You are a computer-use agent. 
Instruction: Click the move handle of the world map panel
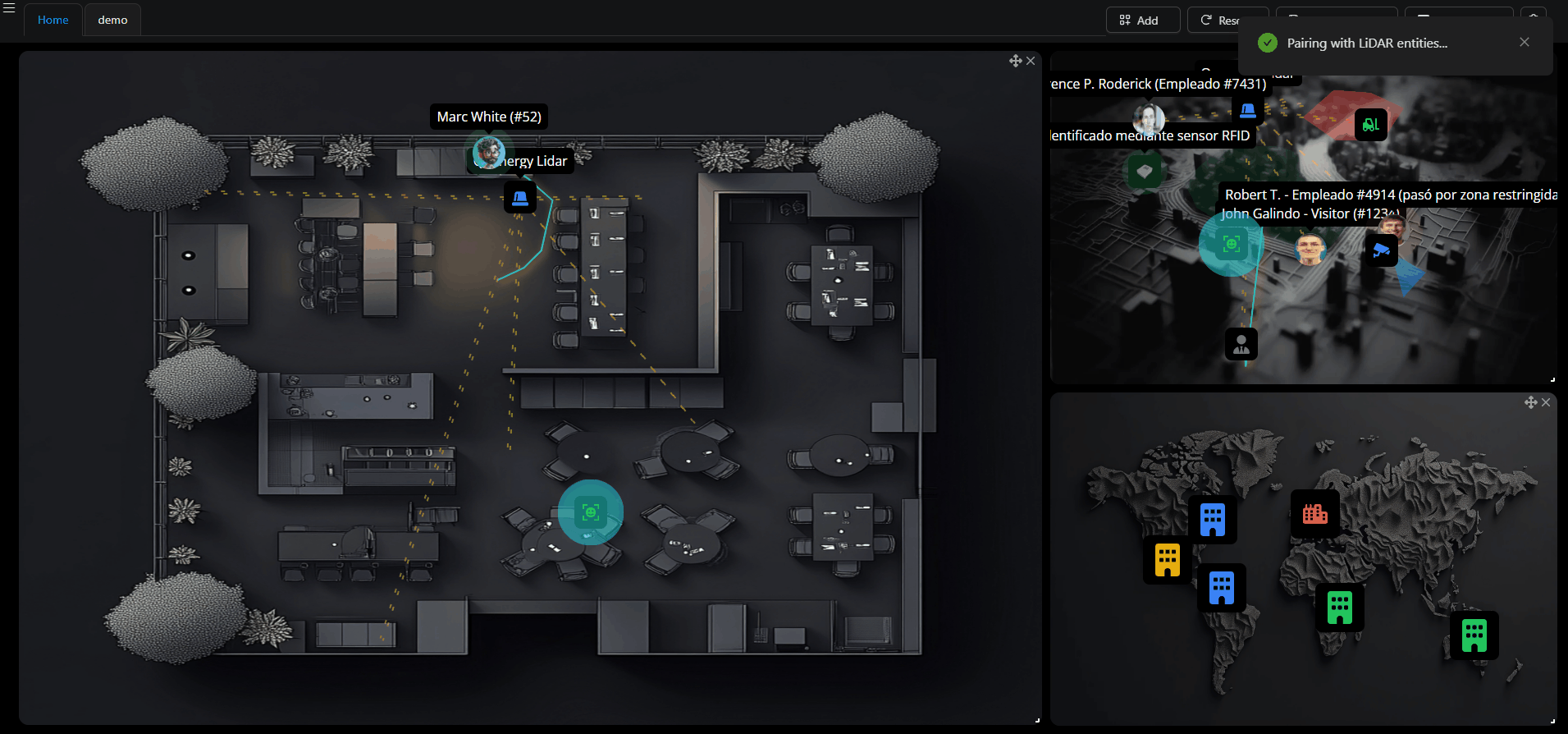[1530, 402]
